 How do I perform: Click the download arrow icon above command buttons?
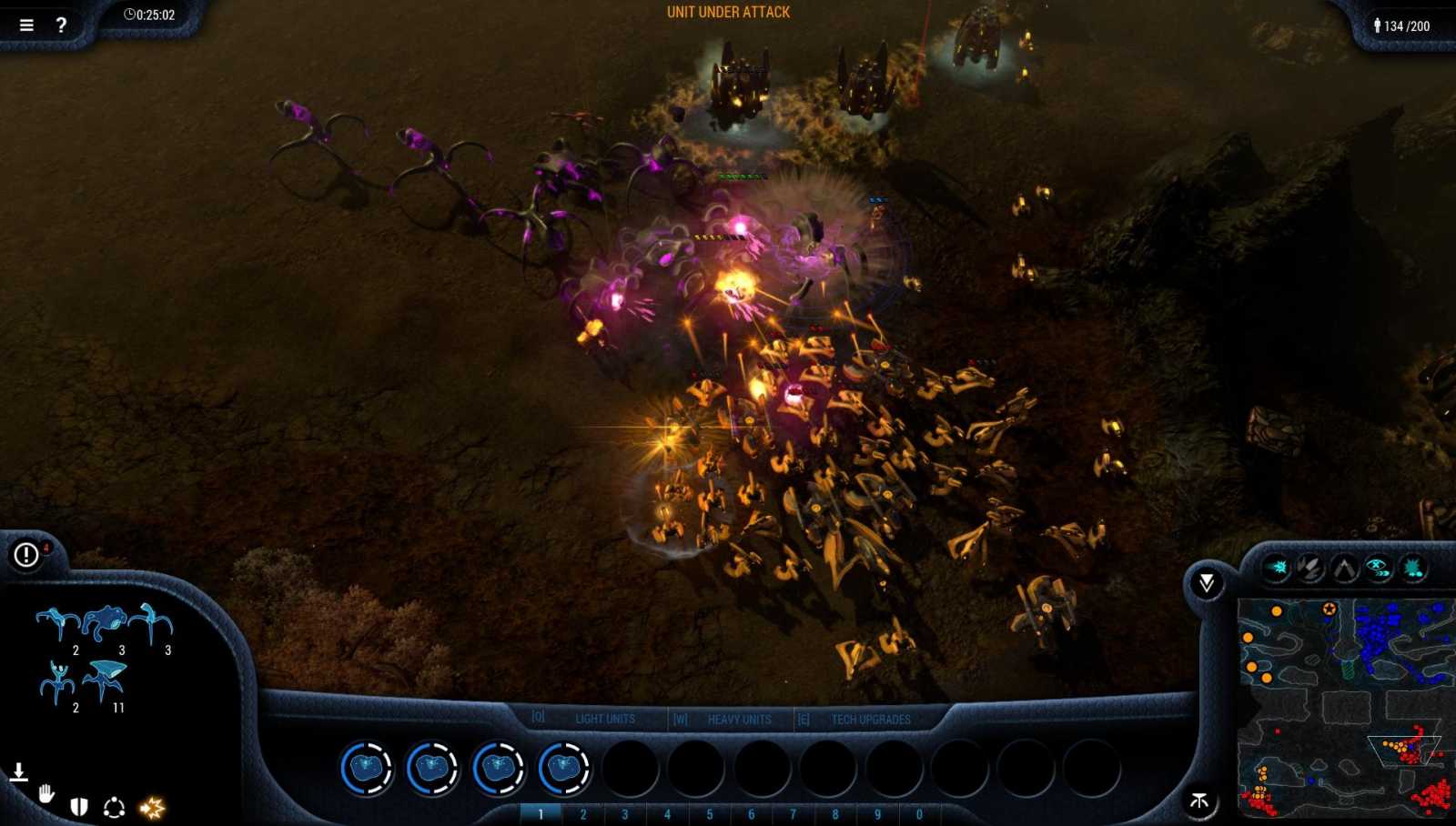click(19, 771)
